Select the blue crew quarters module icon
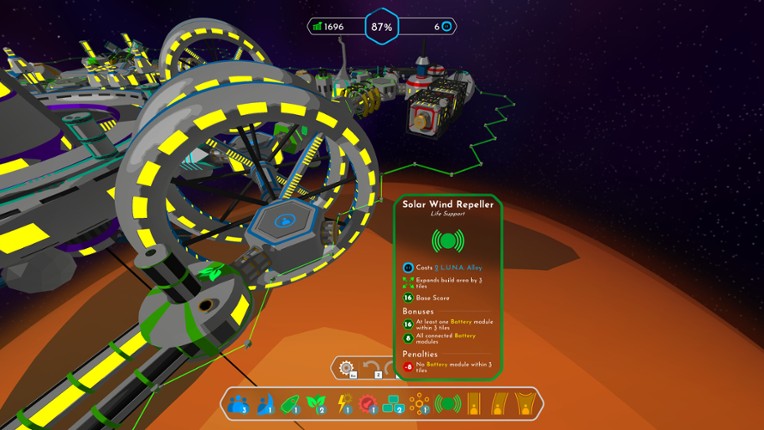Screen dimensions: 764x430 tap(238, 404)
